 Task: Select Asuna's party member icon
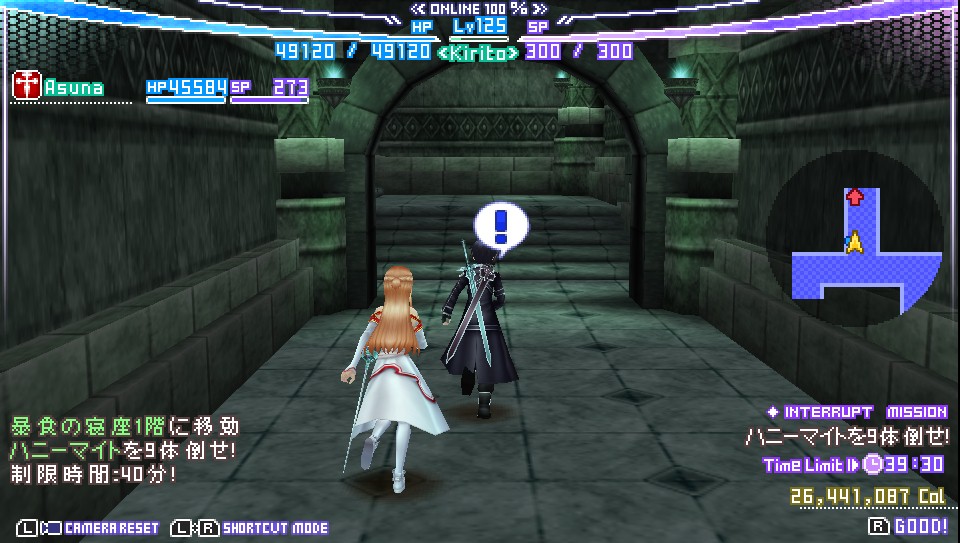tap(25, 86)
